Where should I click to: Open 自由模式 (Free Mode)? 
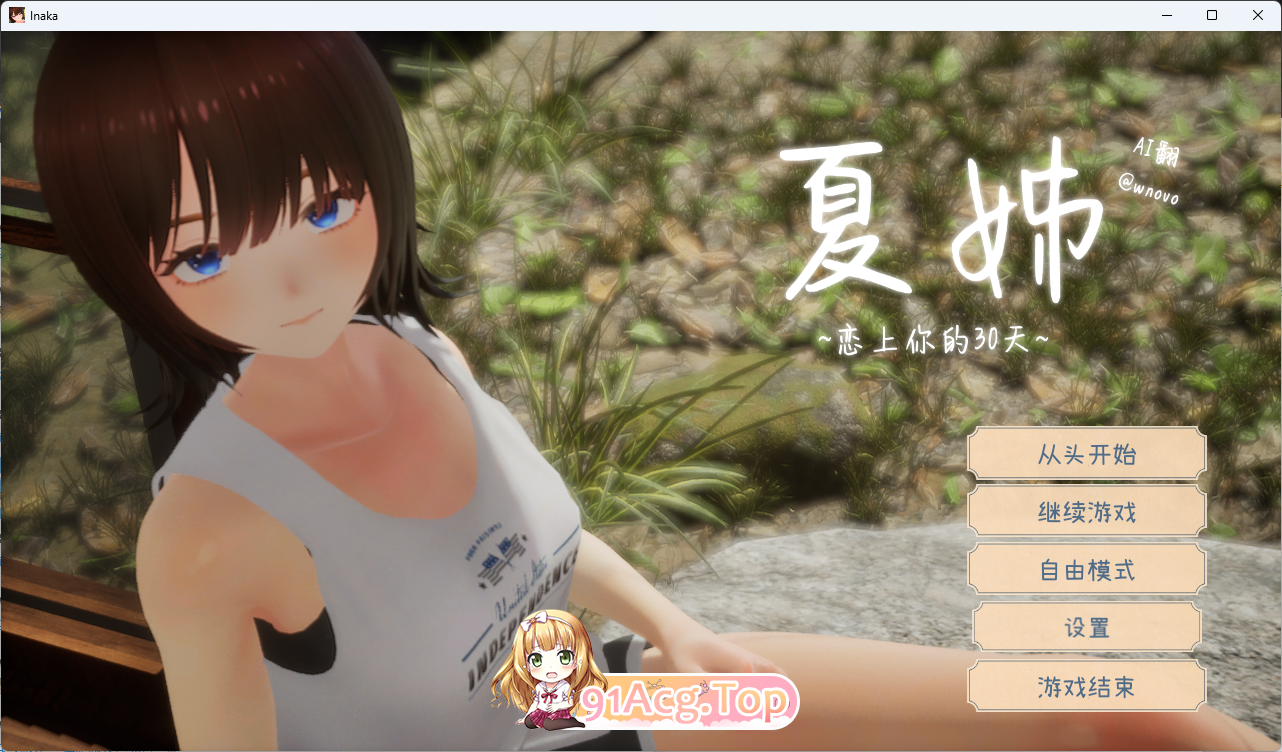pos(1086,569)
